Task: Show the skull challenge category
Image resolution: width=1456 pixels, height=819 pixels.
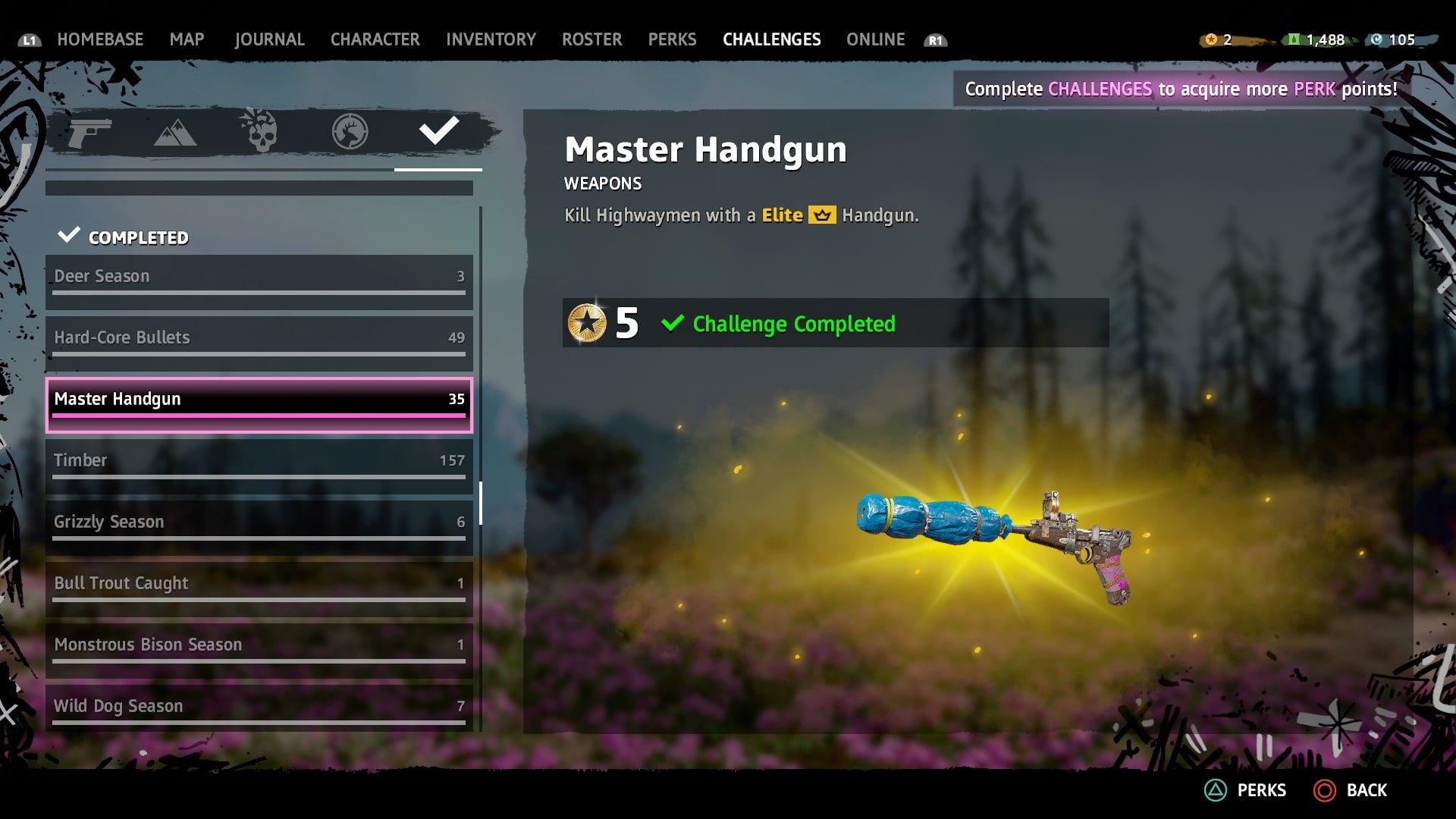Action: [x=259, y=131]
